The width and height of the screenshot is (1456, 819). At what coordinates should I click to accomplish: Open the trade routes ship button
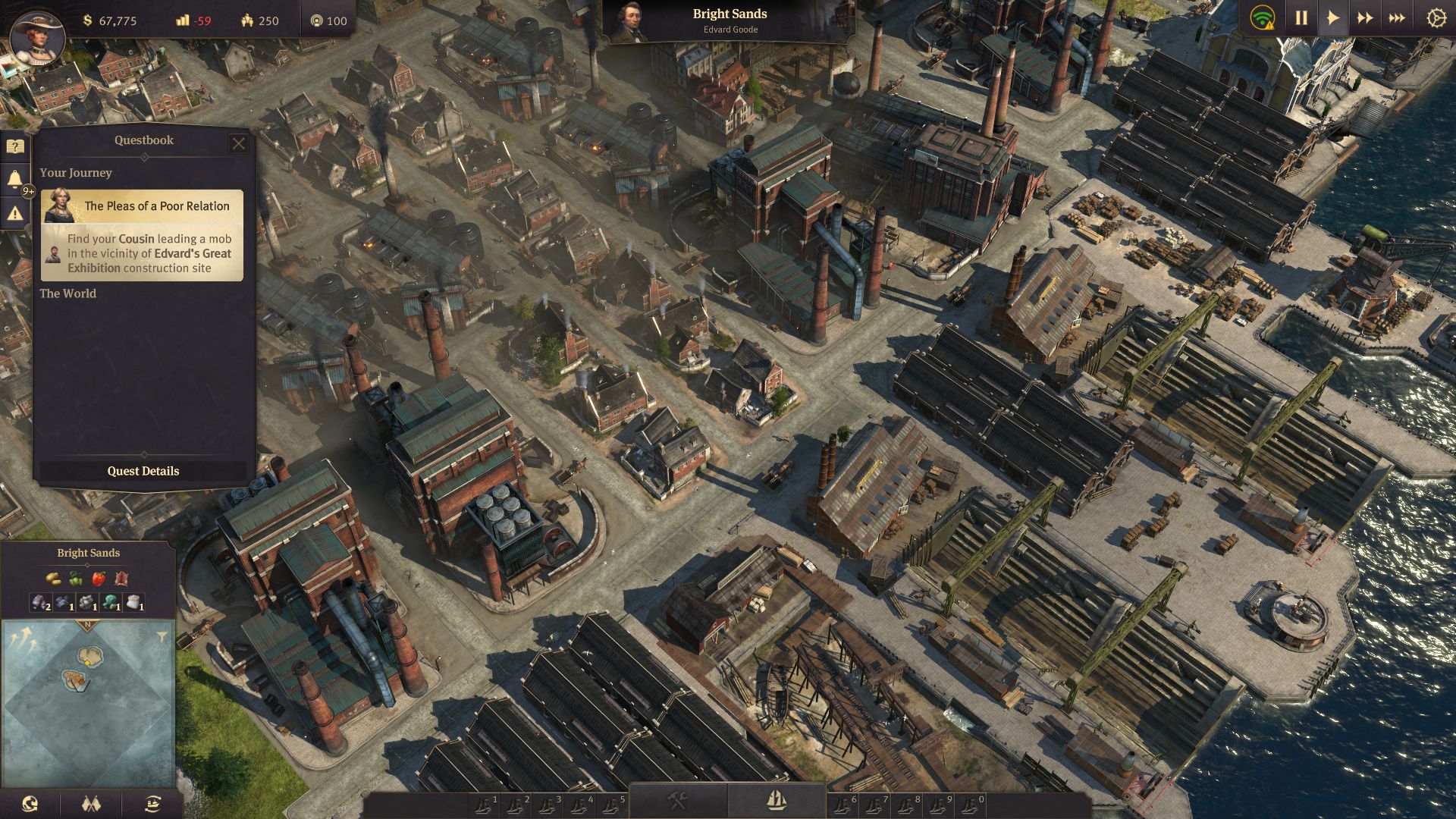[x=152, y=803]
